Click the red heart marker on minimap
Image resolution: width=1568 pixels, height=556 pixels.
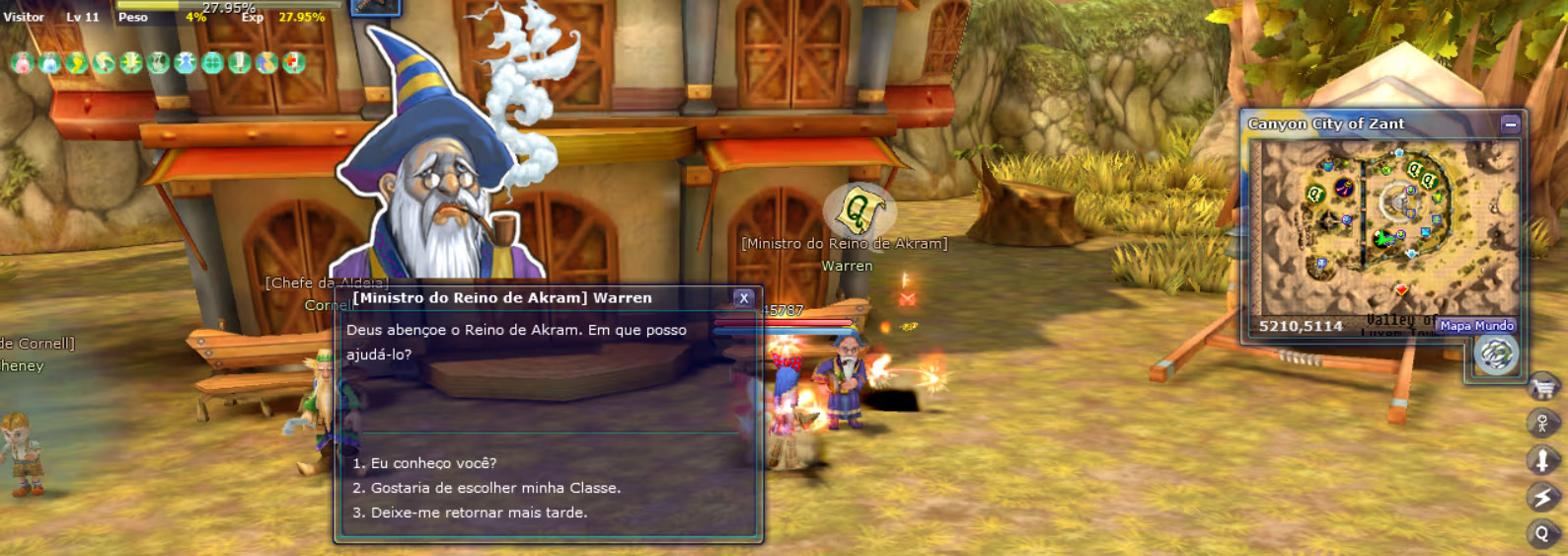tap(1400, 289)
